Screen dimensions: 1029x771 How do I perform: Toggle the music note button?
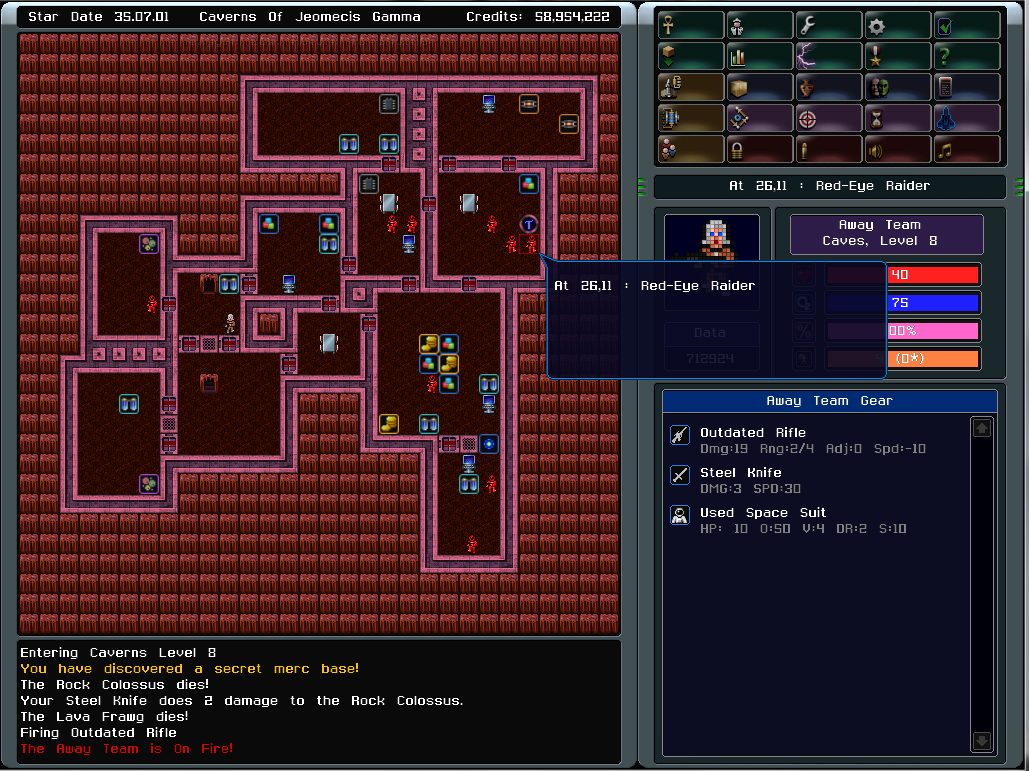coord(967,150)
